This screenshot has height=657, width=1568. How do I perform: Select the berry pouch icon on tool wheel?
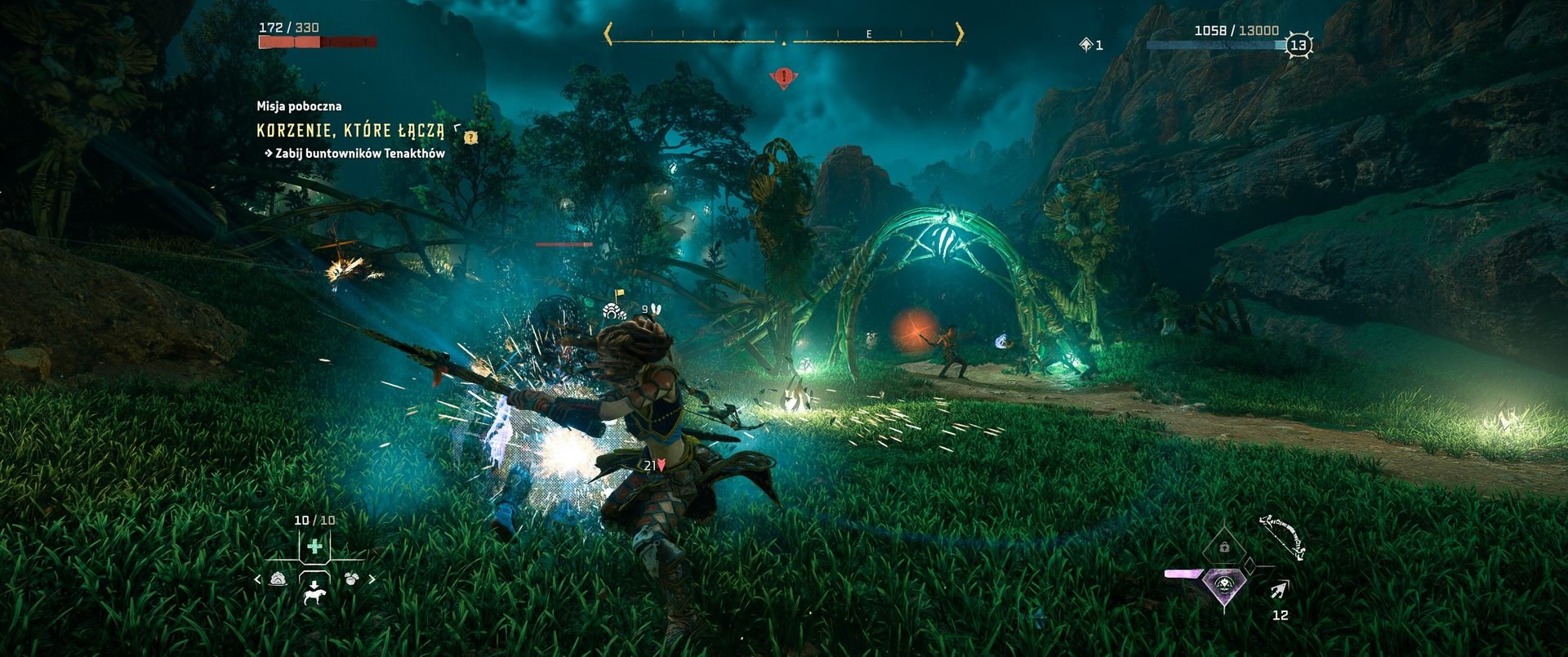click(x=351, y=578)
